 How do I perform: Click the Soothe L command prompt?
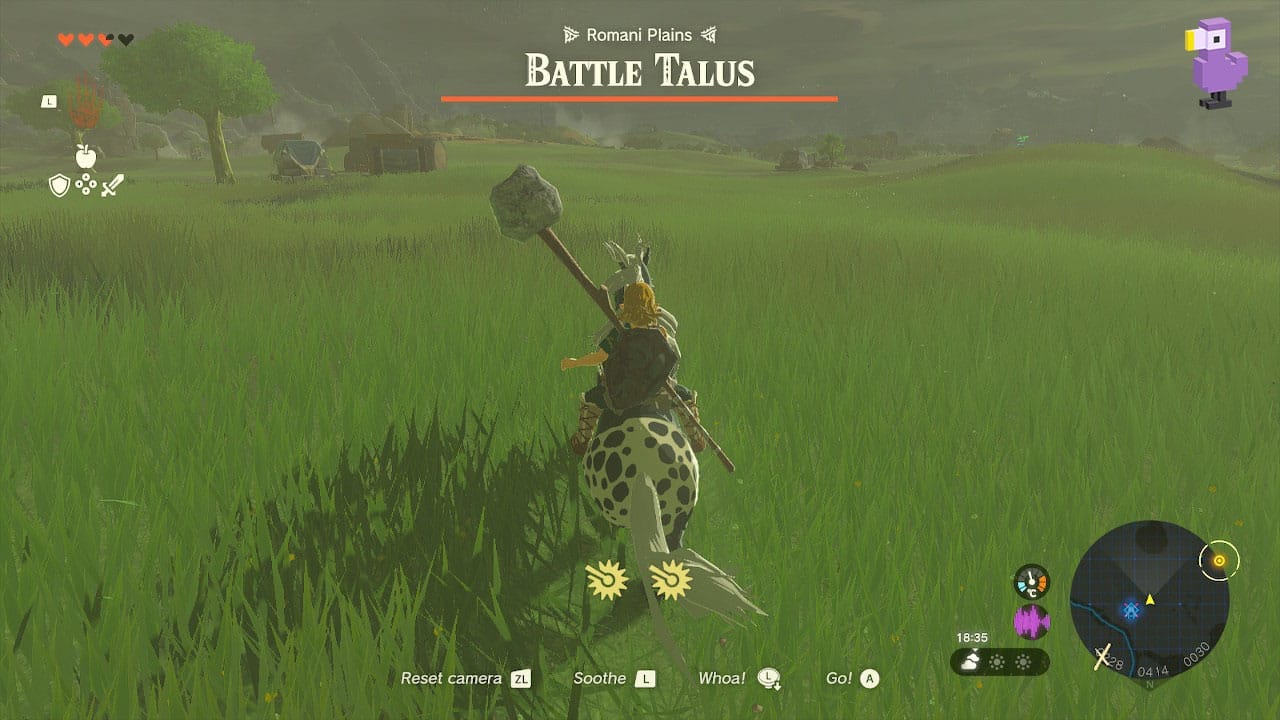[613, 678]
